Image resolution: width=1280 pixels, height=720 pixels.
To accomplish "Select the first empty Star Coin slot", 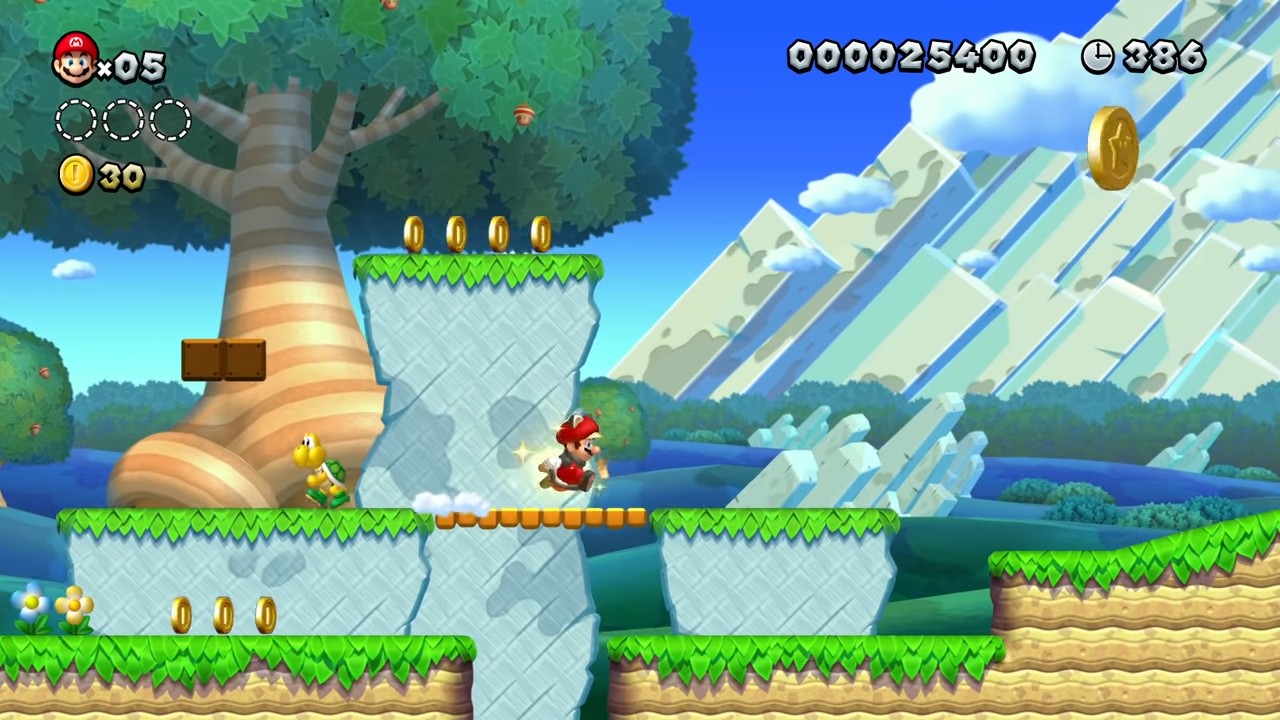I will 75,120.
